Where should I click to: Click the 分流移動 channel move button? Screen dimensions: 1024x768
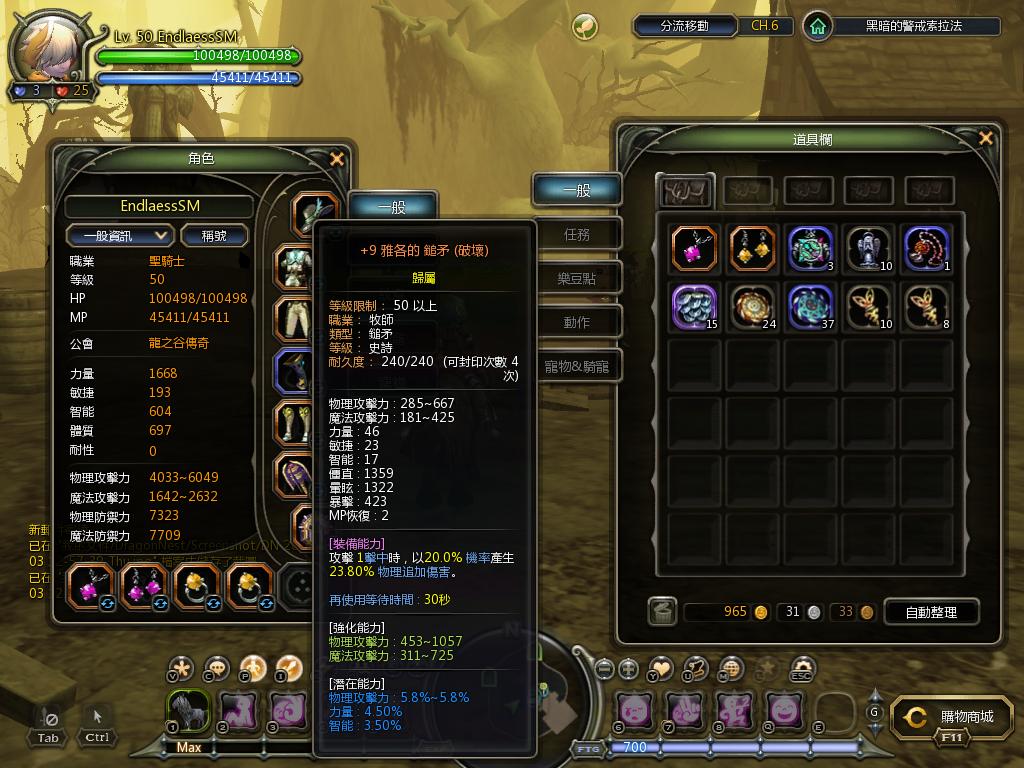click(x=684, y=26)
